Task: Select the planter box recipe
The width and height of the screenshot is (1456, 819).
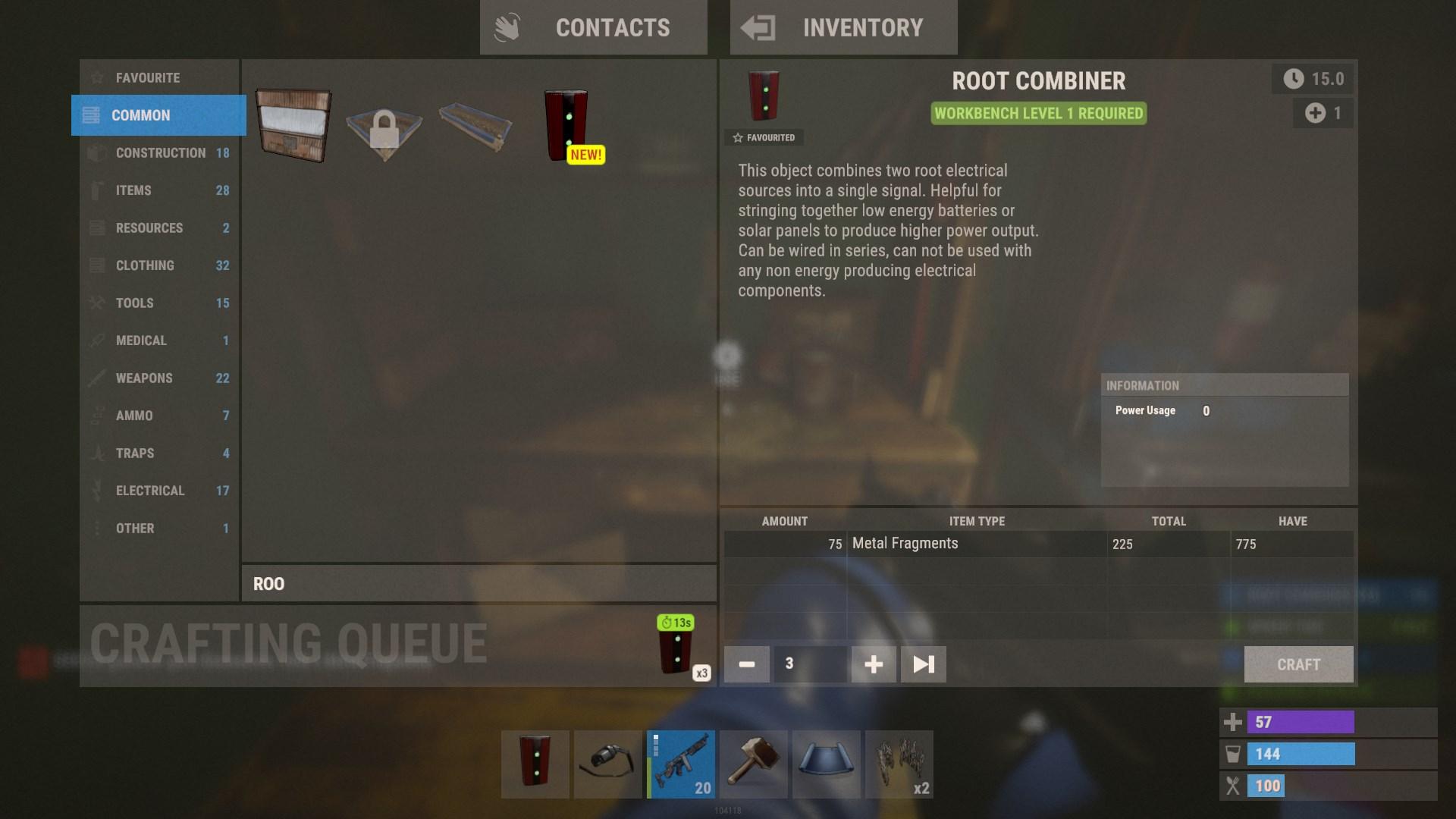Action: point(473,127)
